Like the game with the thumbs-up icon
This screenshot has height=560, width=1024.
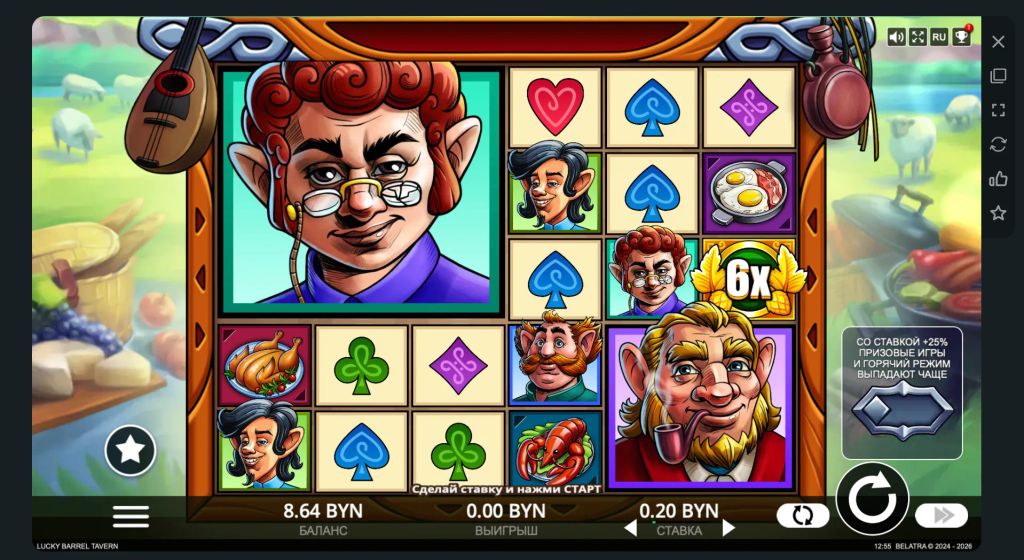click(x=998, y=179)
